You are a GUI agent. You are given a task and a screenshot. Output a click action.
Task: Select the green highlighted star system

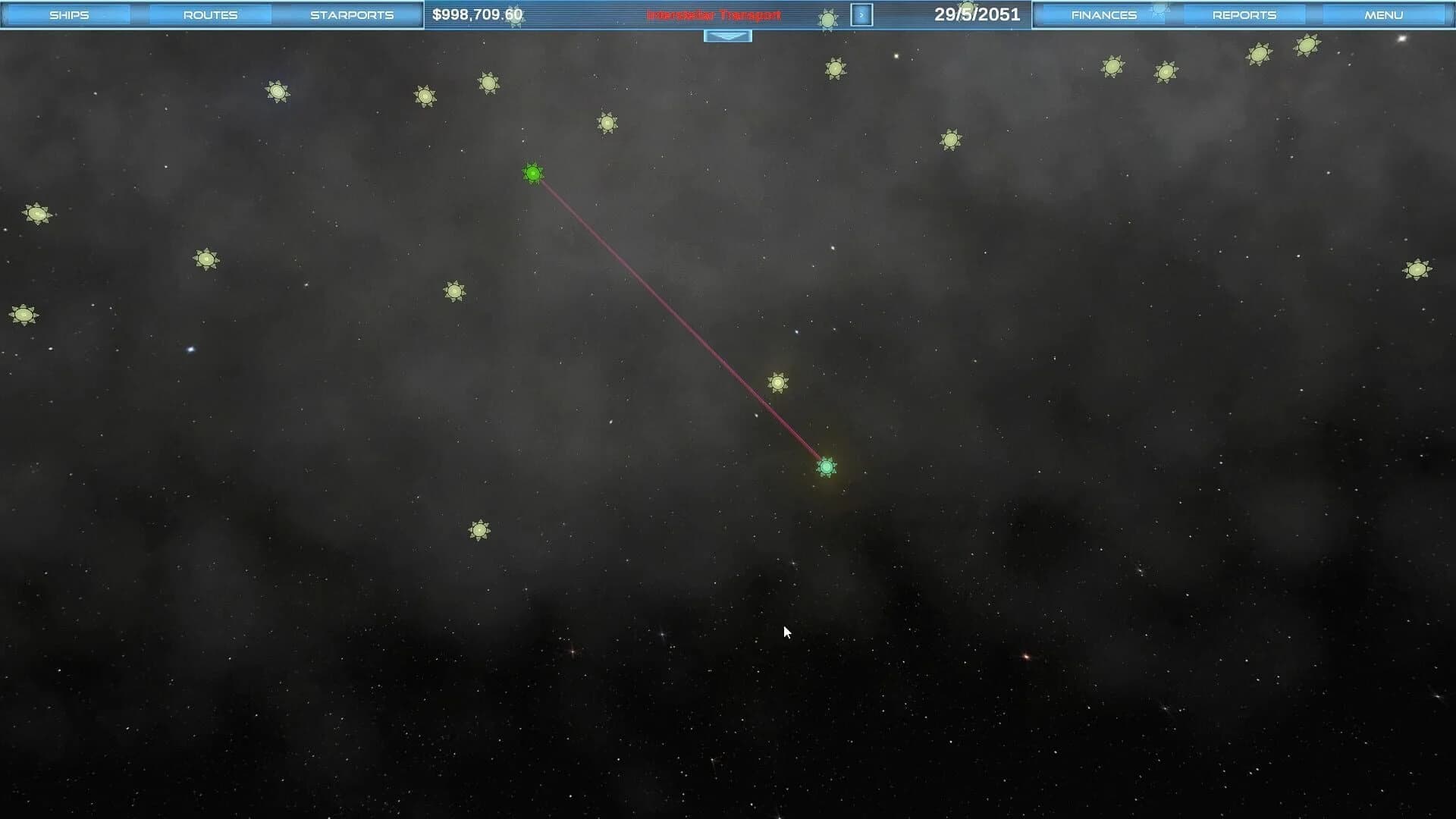(x=533, y=174)
